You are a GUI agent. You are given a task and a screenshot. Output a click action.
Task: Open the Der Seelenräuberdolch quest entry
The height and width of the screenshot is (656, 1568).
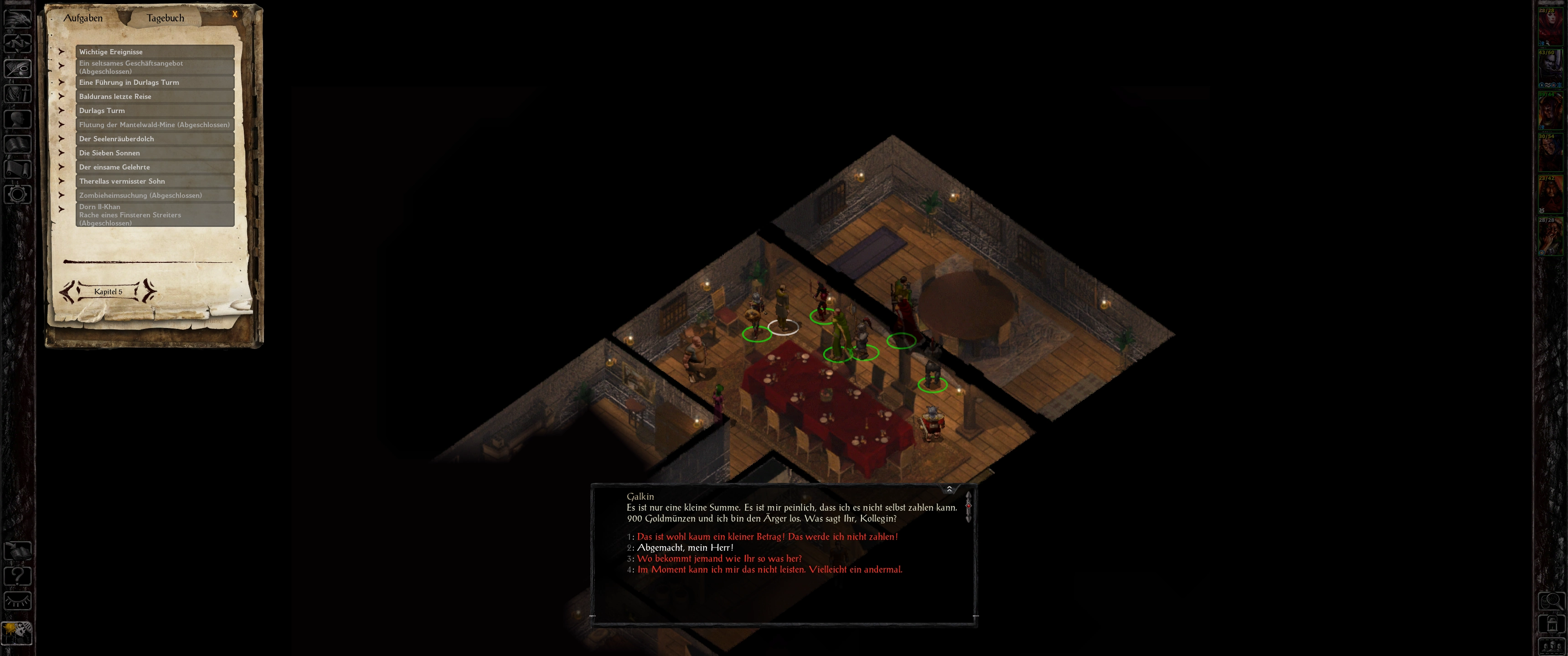click(155, 139)
